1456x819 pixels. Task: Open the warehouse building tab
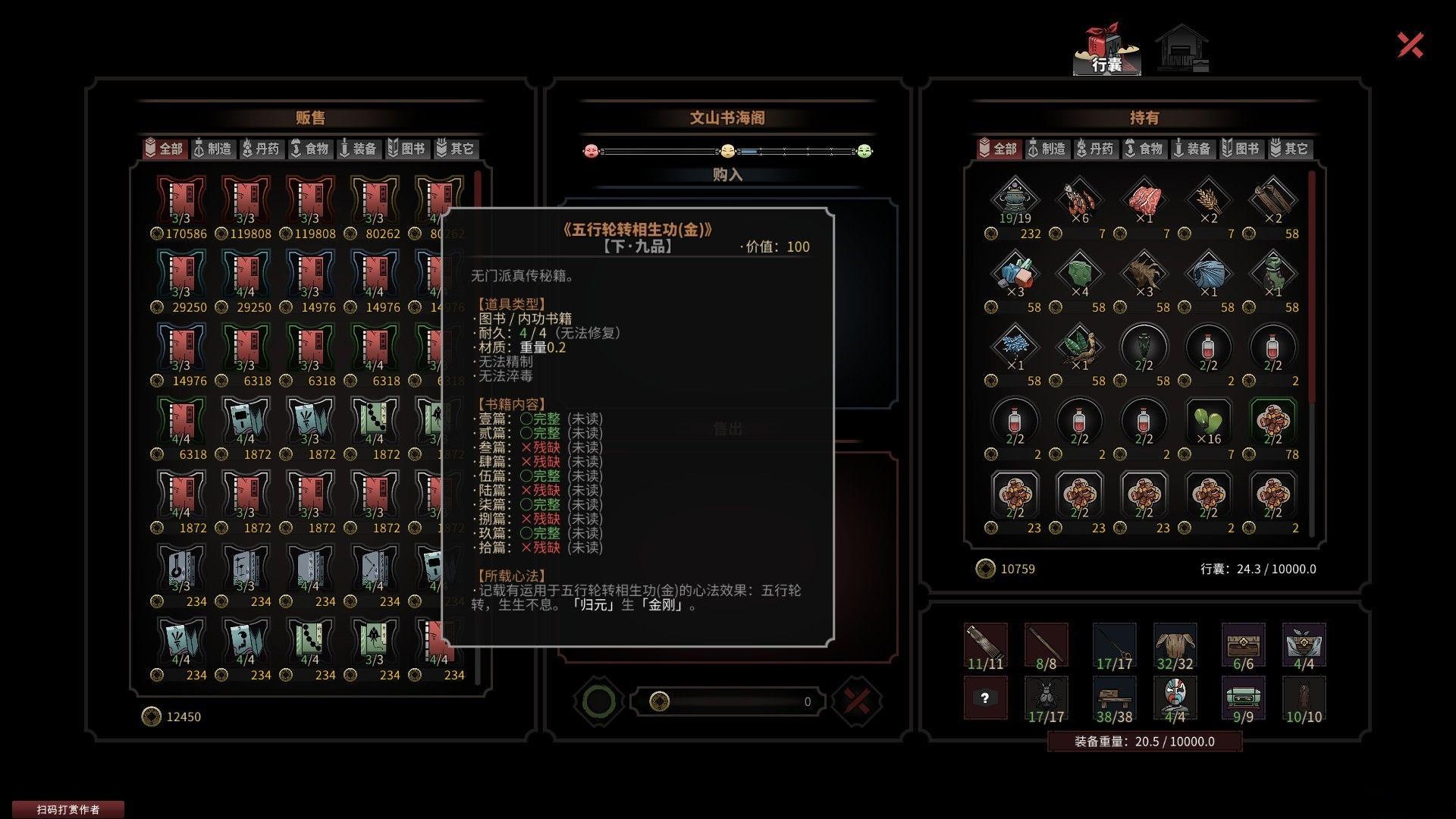[x=1182, y=50]
